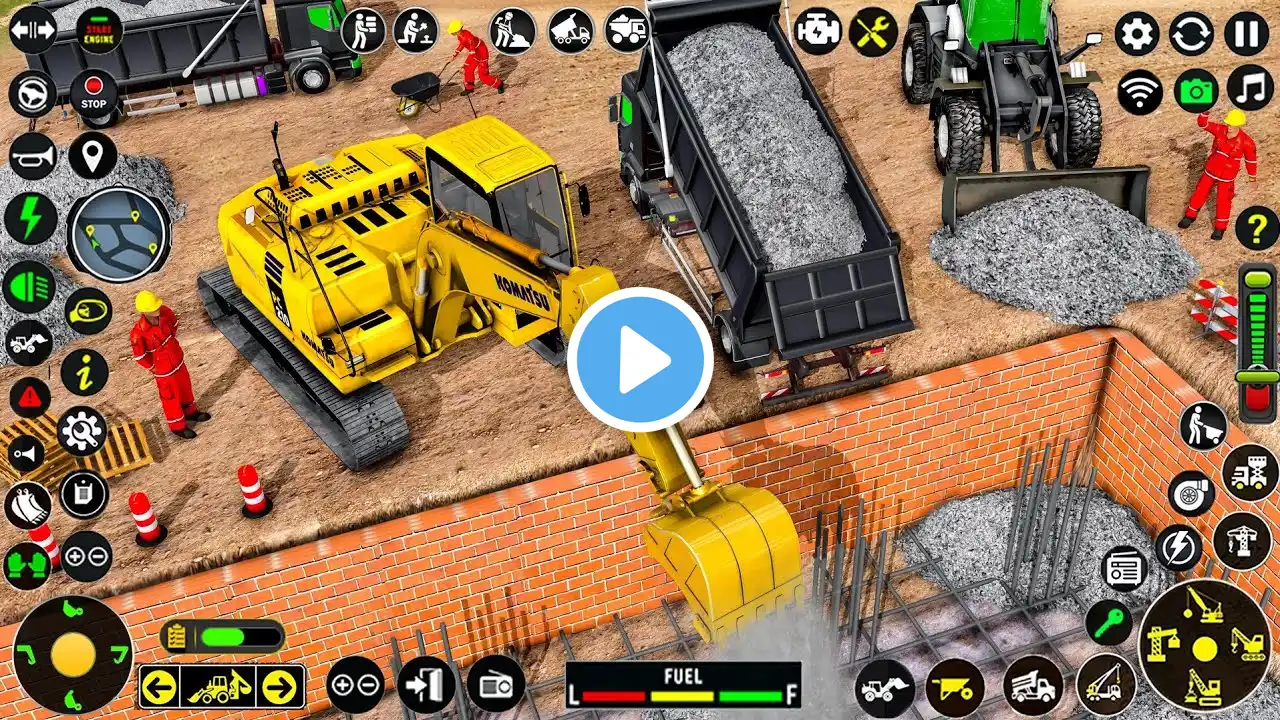
Task: Toggle the music note icon
Action: tap(1249, 88)
